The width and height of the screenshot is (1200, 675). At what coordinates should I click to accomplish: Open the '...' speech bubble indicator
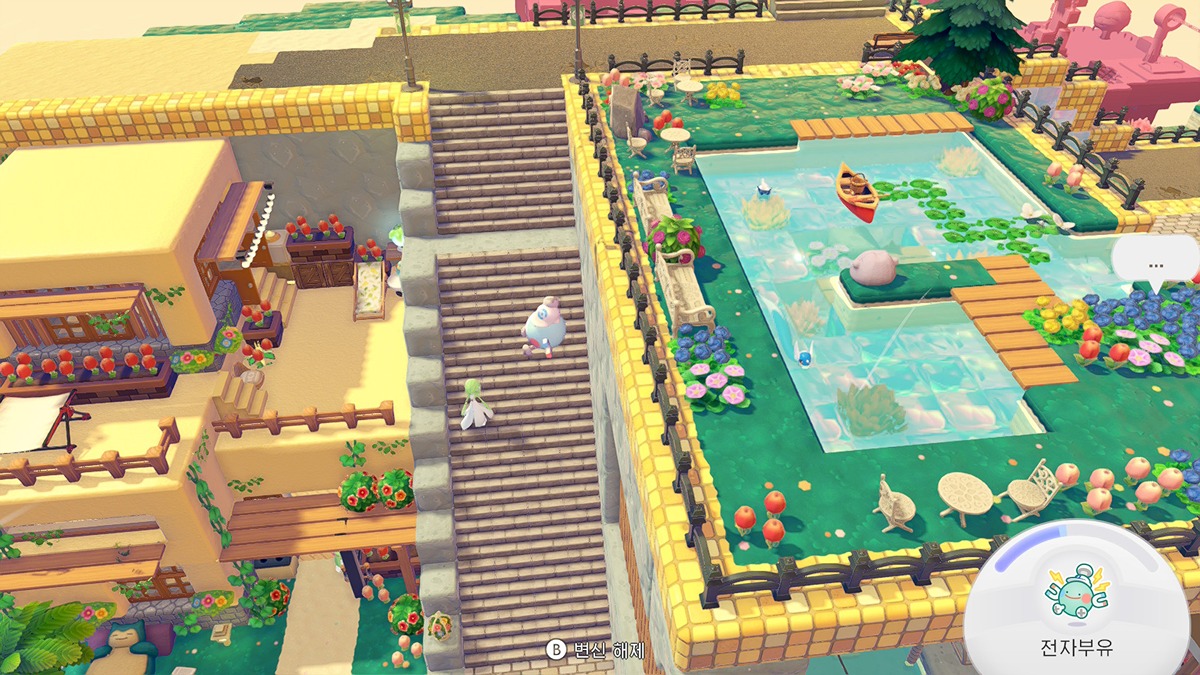pyautogui.click(x=1156, y=264)
